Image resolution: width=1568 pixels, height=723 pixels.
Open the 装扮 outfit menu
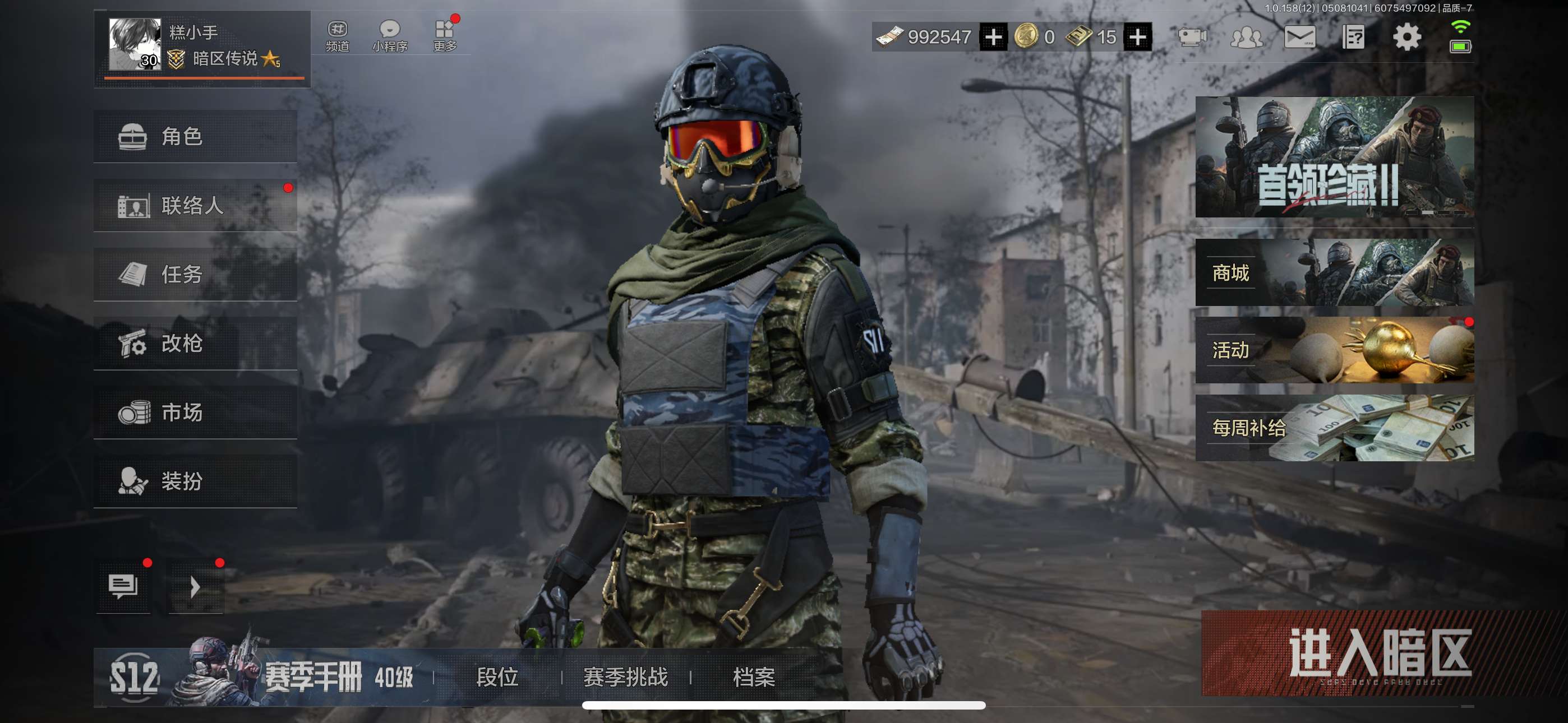click(195, 481)
